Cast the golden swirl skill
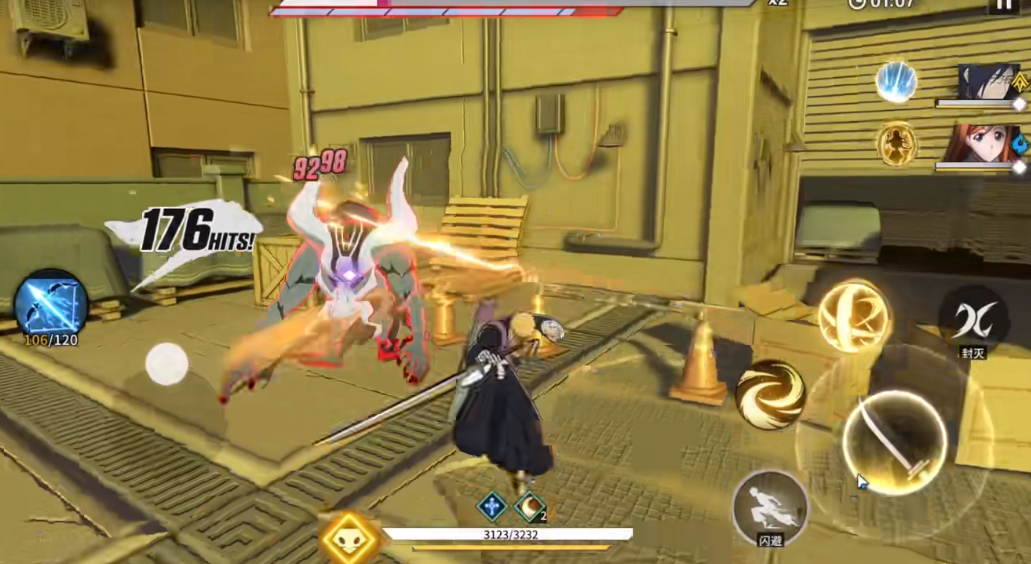 click(771, 394)
